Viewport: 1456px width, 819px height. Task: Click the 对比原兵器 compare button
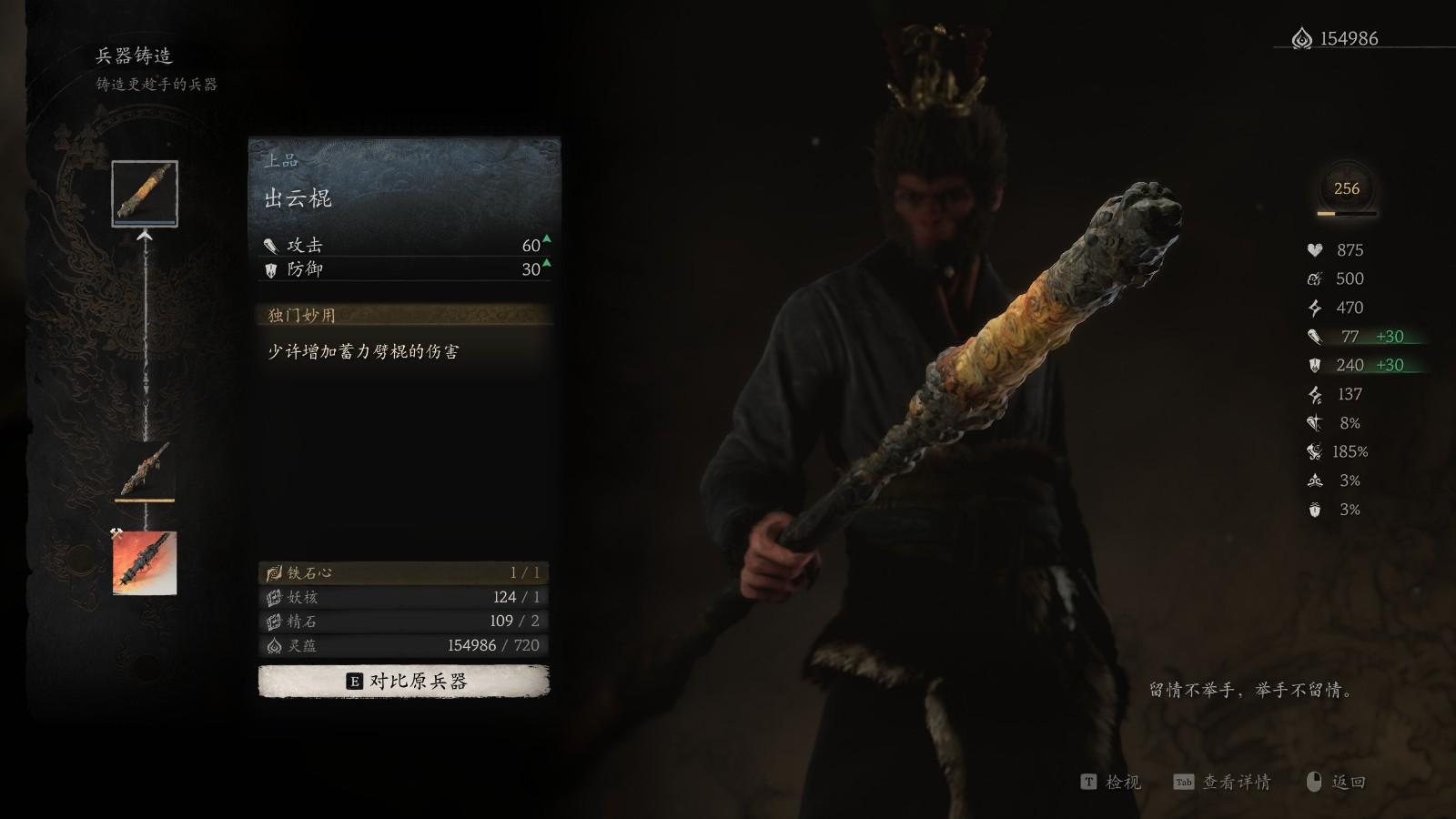pyautogui.click(x=404, y=681)
